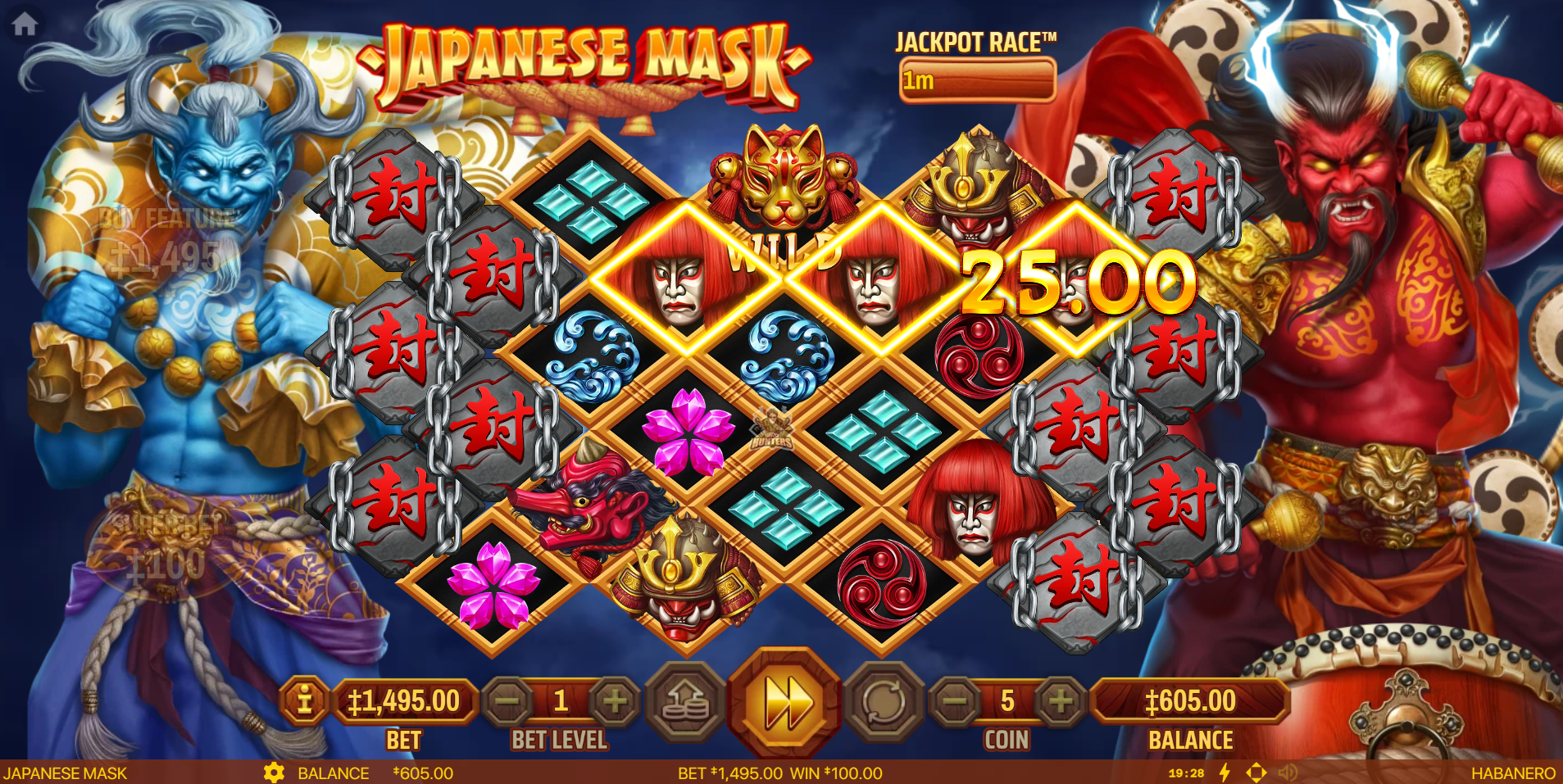Activate the autoplay circular arrows button

pyautogui.click(x=884, y=703)
